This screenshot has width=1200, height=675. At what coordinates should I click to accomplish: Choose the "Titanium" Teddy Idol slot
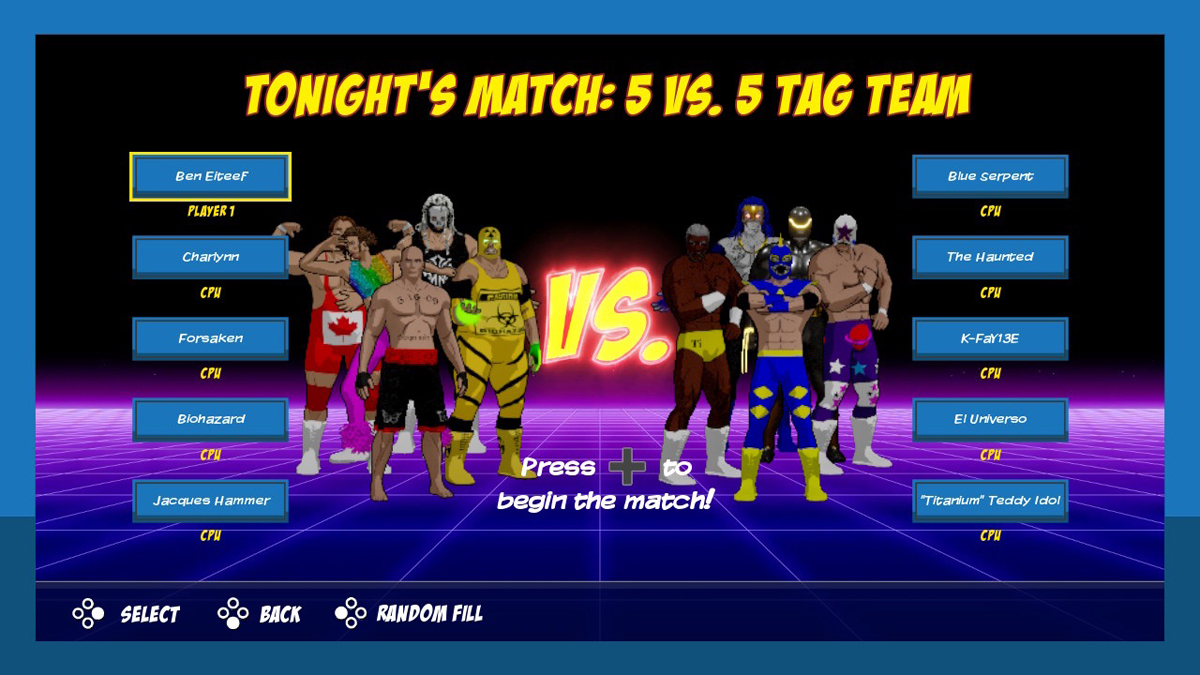tap(990, 500)
